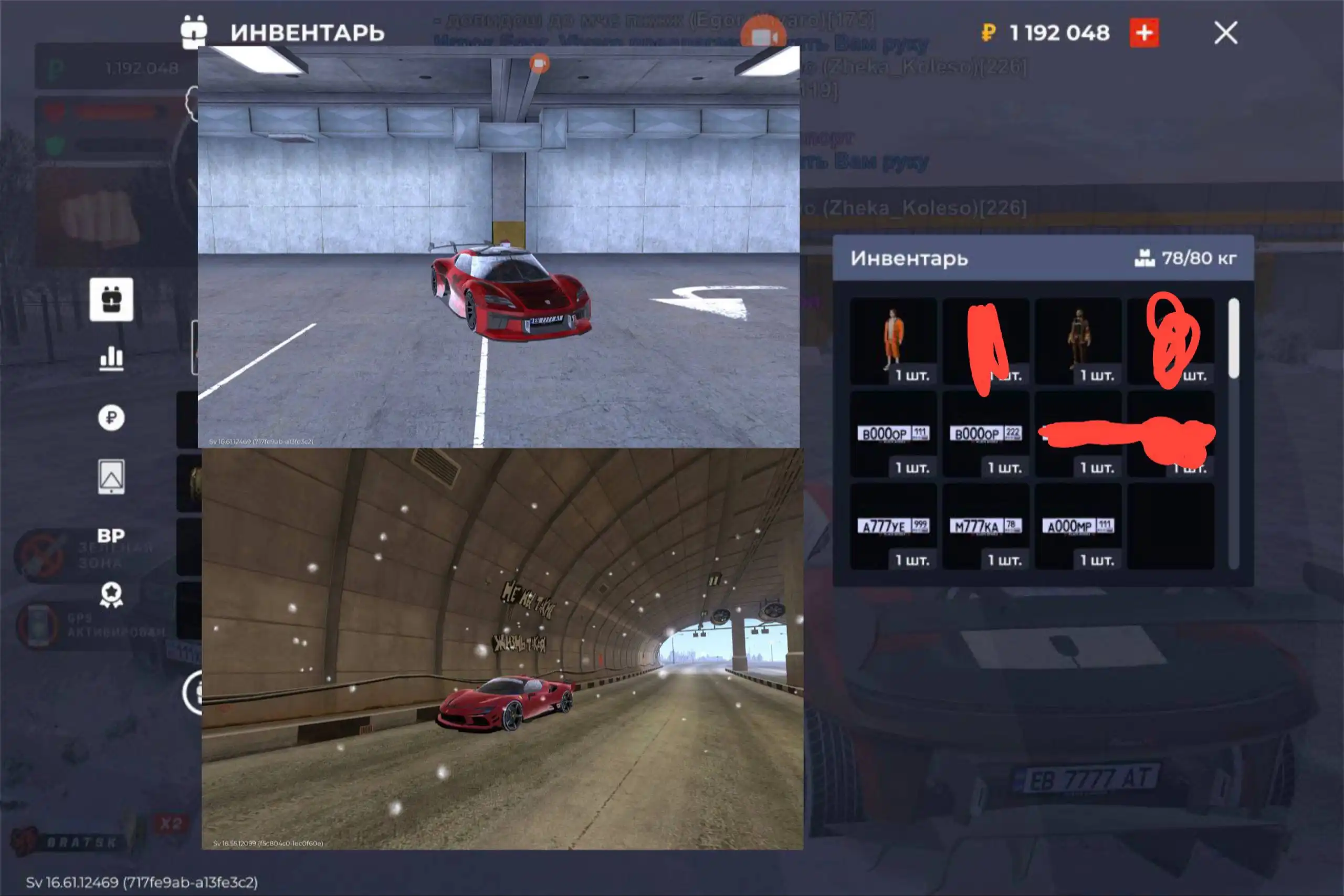Open the bar chart statistics tab

(x=111, y=359)
